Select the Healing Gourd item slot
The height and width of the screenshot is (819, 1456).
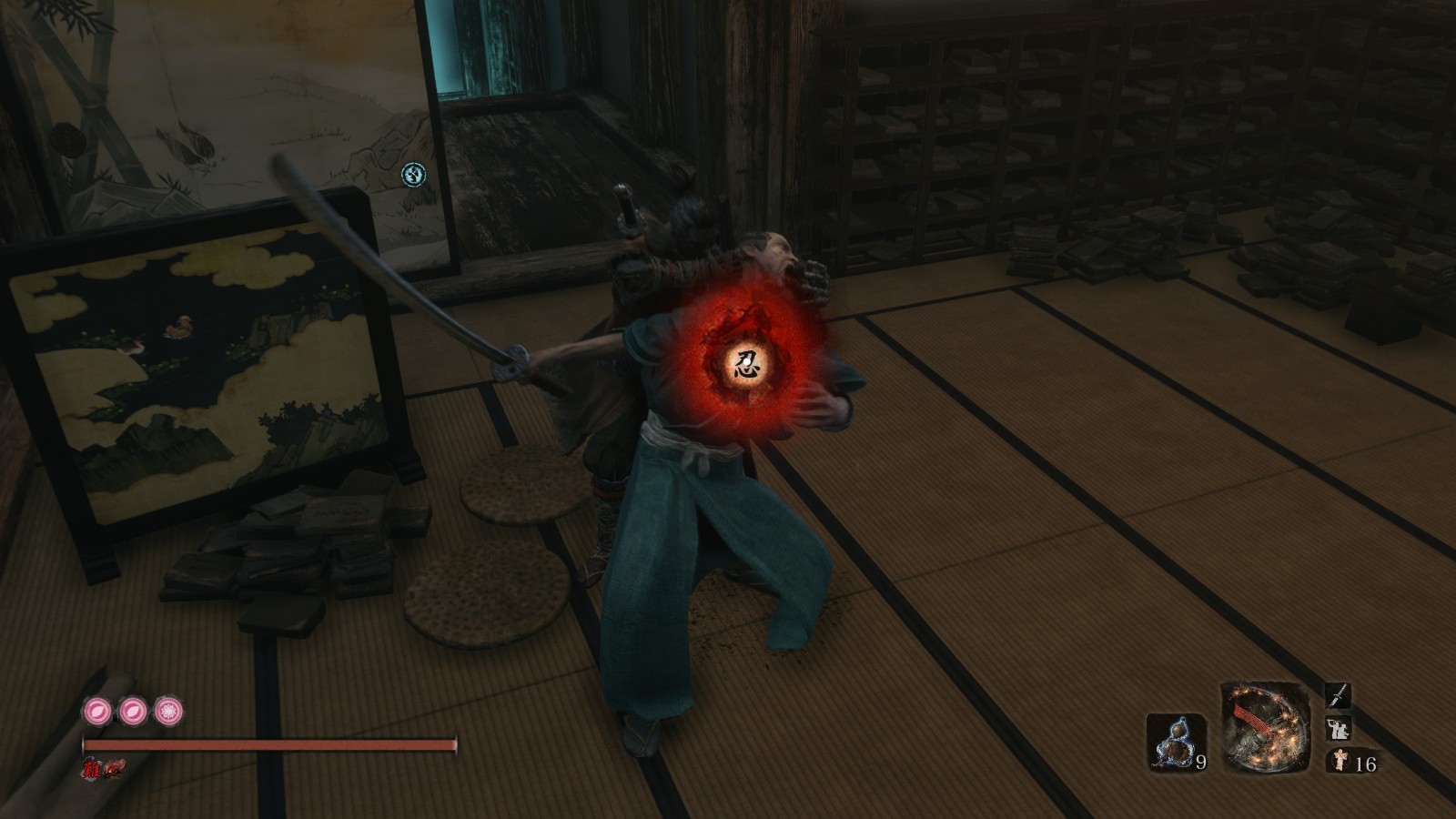point(1177,743)
